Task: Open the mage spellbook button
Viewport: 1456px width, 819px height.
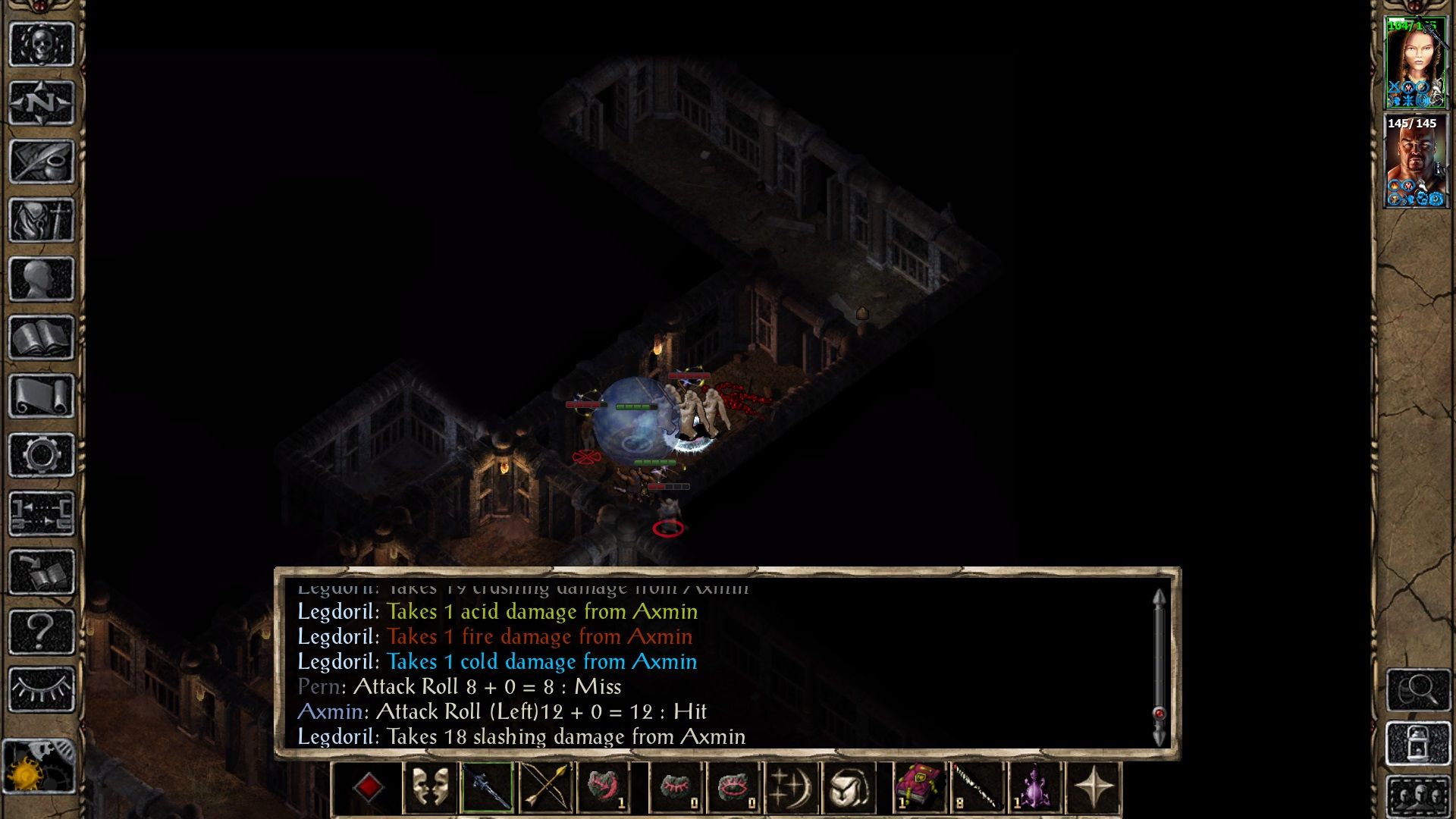Action: click(41, 337)
